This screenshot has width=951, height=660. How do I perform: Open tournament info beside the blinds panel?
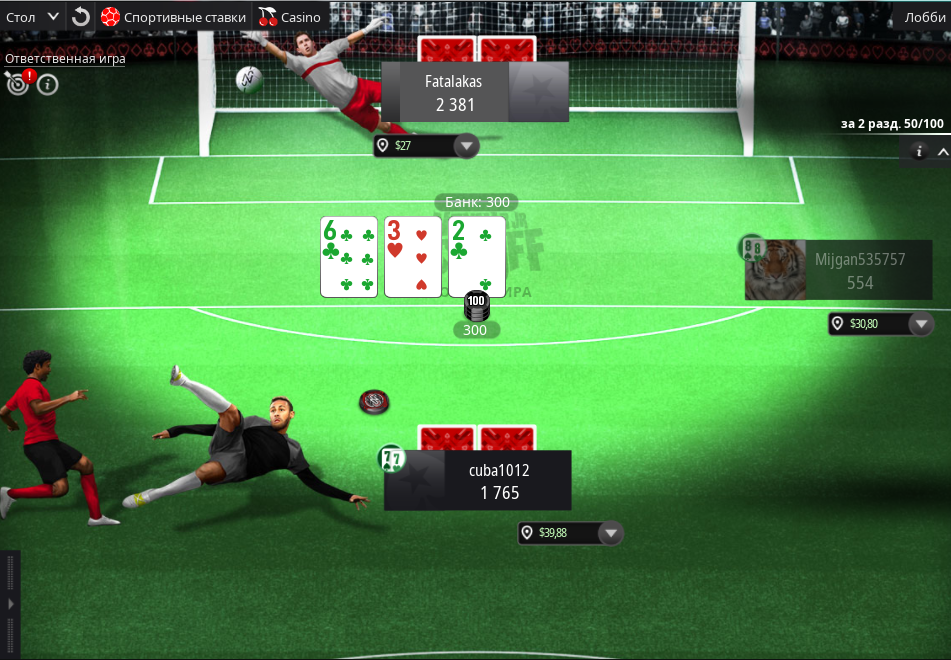coord(919,152)
